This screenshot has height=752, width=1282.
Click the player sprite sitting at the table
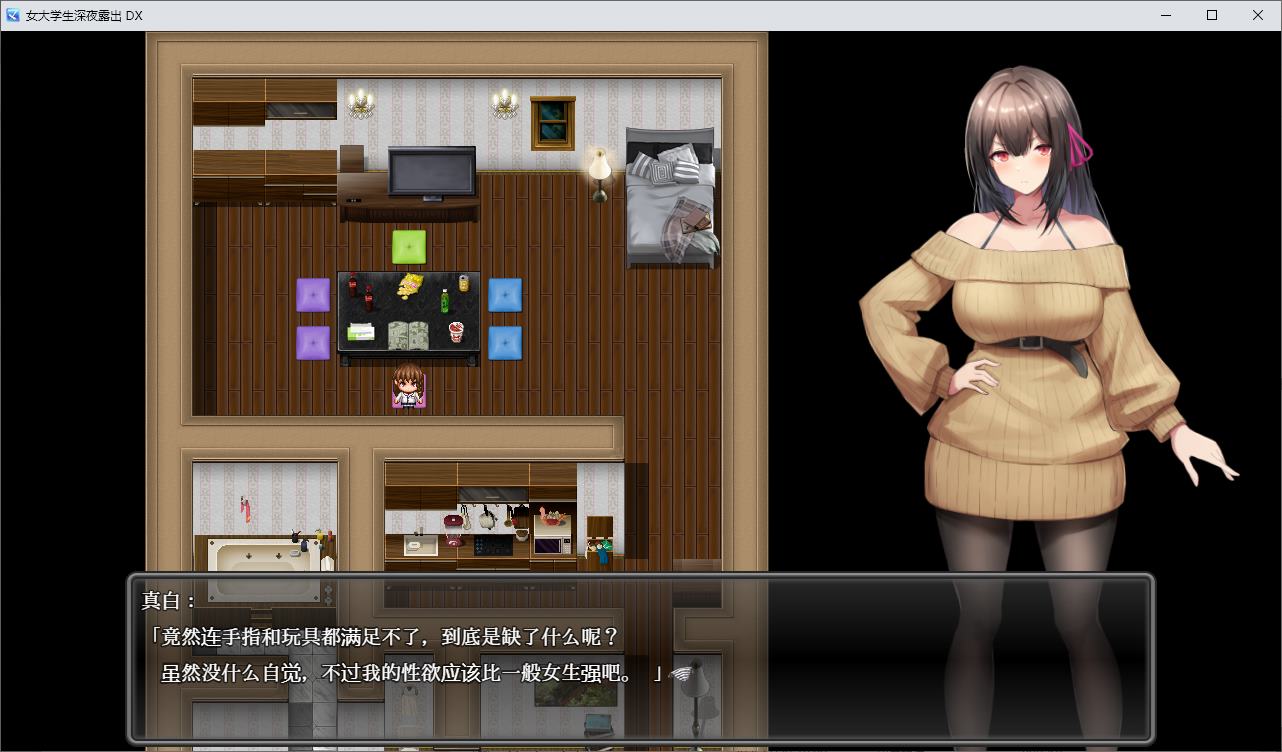click(x=407, y=388)
